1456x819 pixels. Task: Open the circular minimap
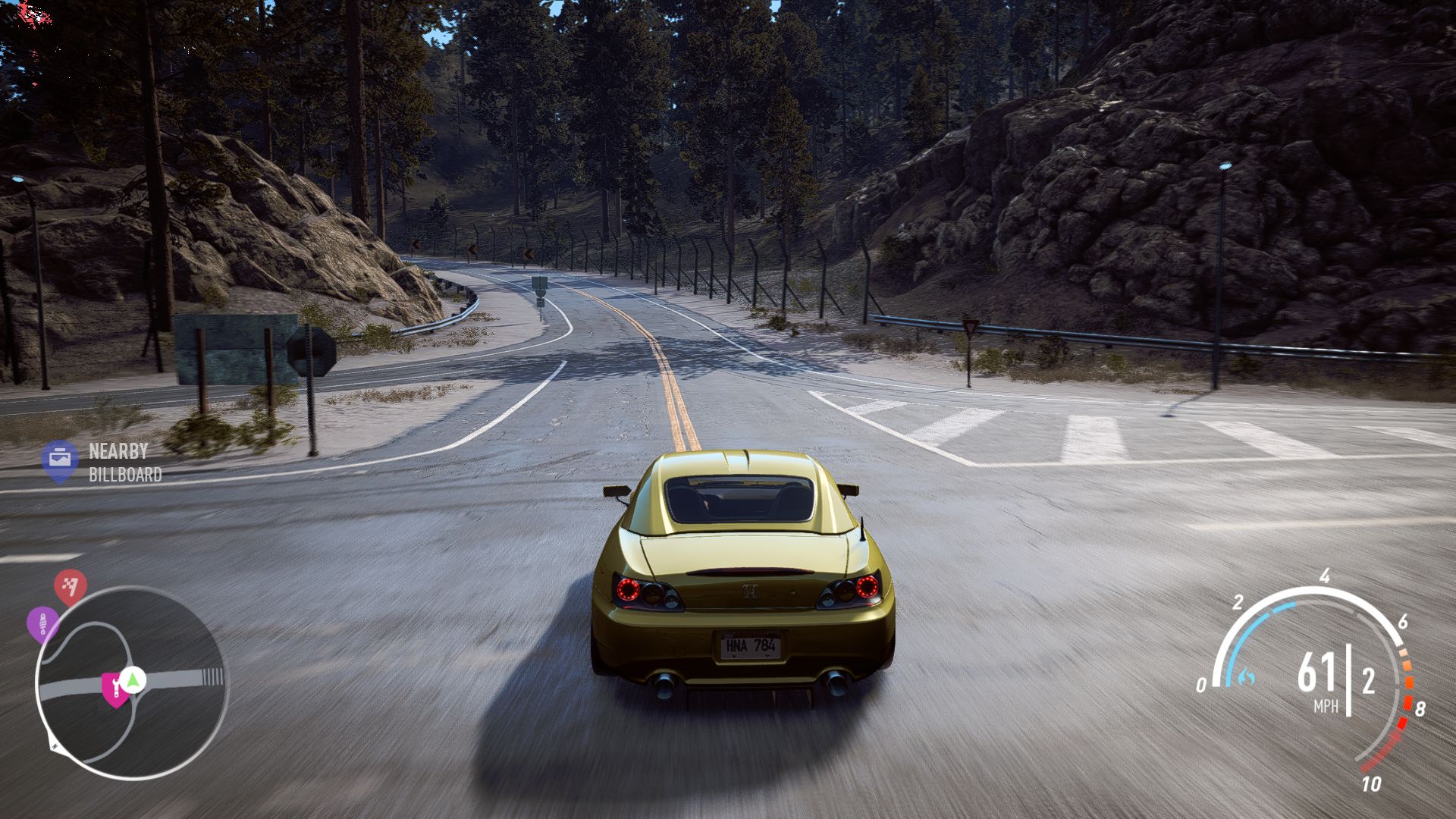(x=130, y=682)
